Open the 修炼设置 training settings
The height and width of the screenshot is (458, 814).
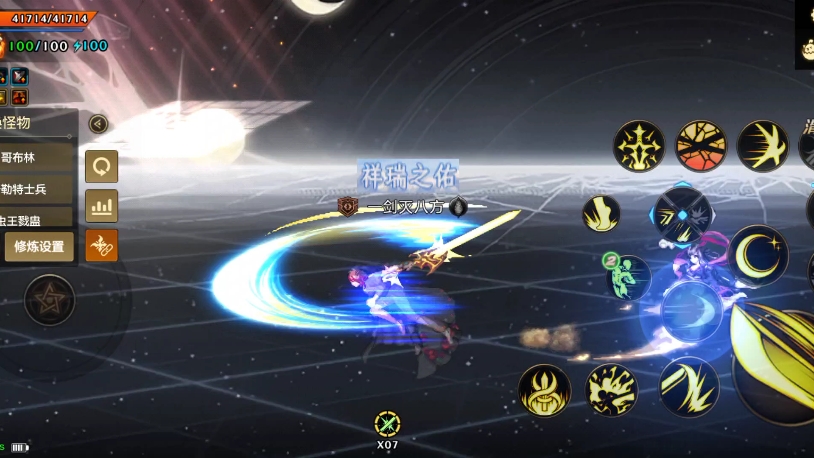[40, 247]
